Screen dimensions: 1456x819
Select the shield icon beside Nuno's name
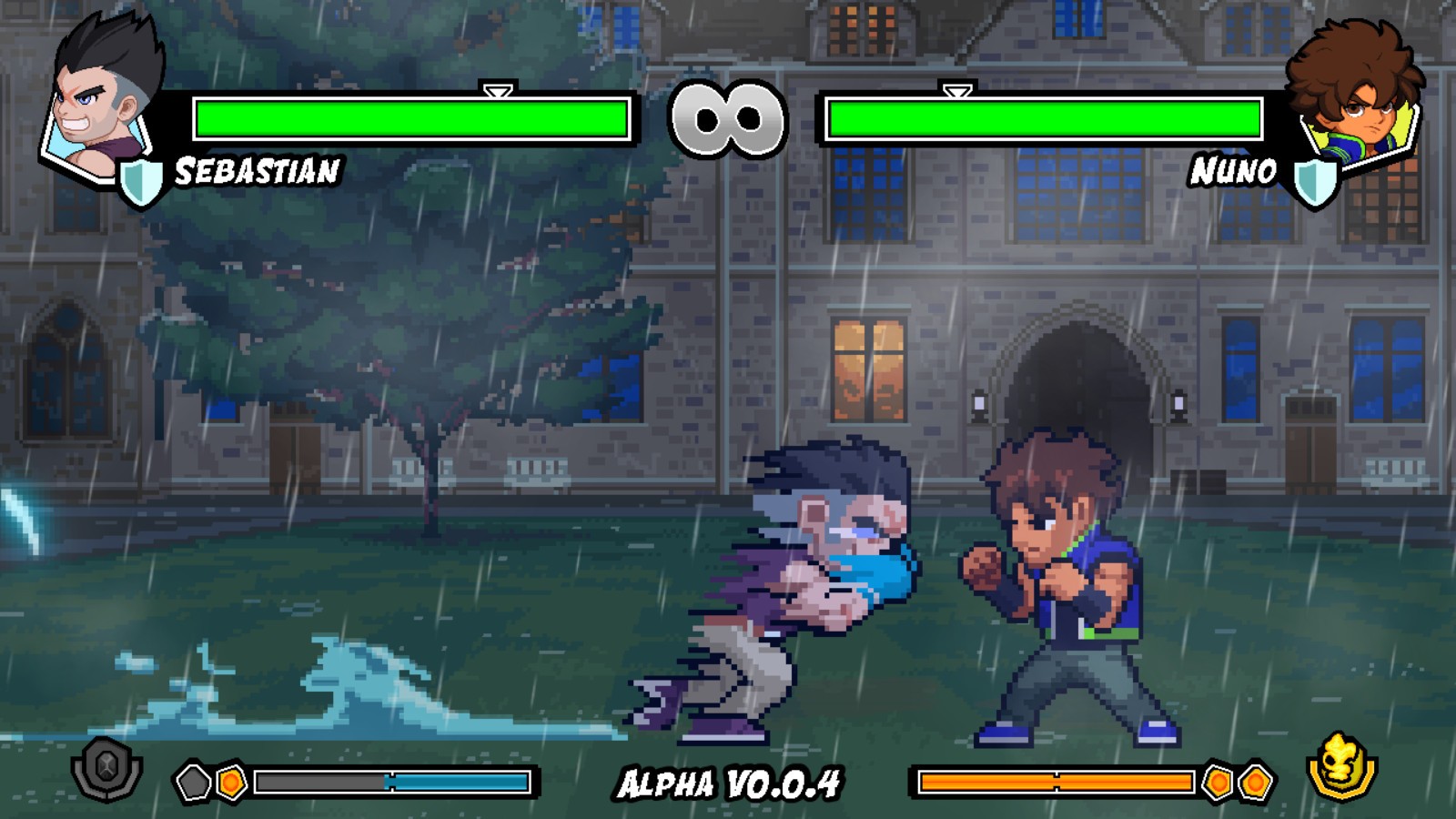pyautogui.click(x=1315, y=183)
